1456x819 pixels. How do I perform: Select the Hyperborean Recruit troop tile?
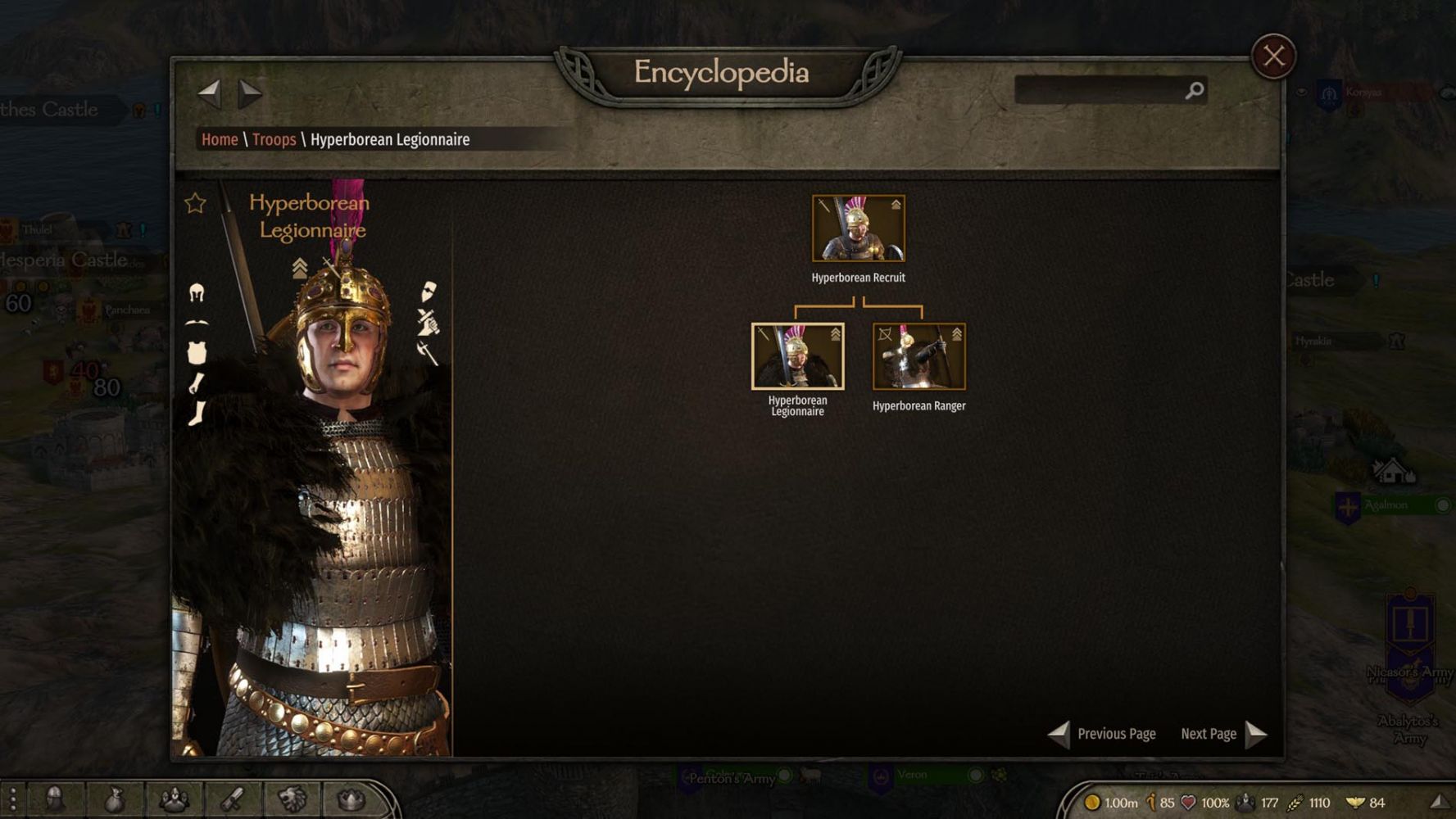point(858,229)
